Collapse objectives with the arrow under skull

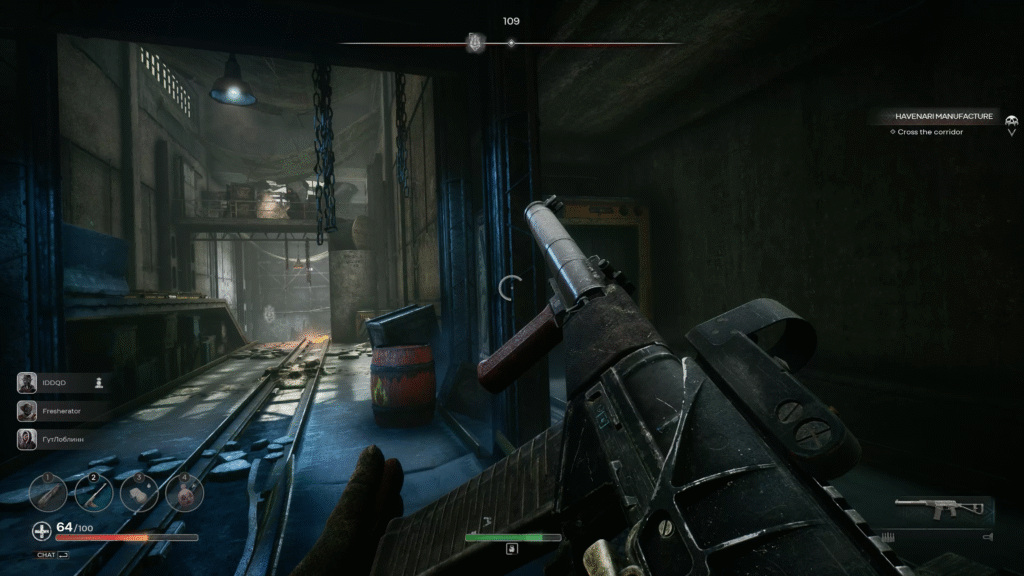click(1011, 132)
